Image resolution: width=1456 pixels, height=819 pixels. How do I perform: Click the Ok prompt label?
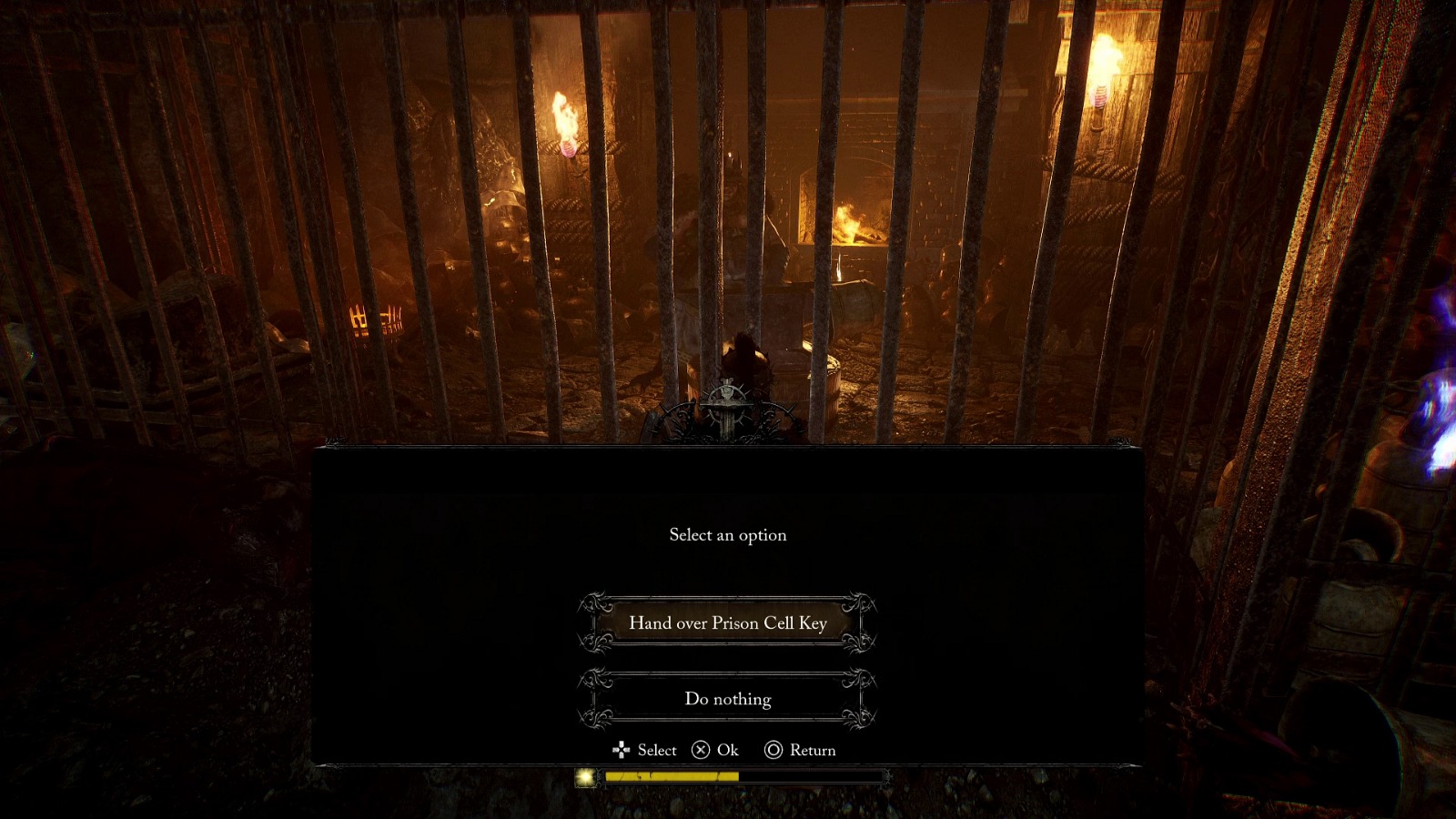point(725,750)
